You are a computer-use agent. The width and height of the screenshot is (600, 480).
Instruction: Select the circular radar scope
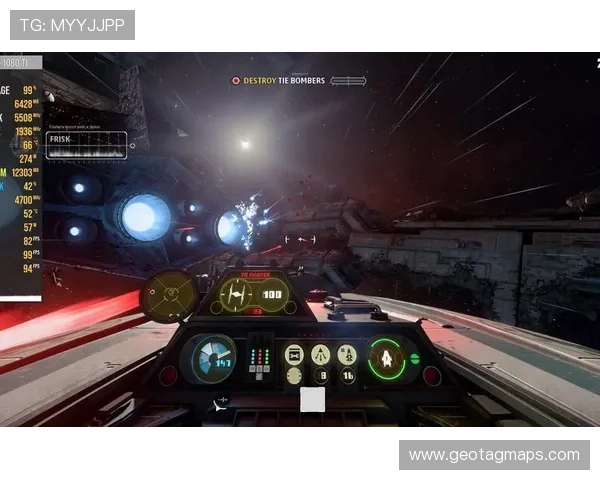(x=169, y=296)
